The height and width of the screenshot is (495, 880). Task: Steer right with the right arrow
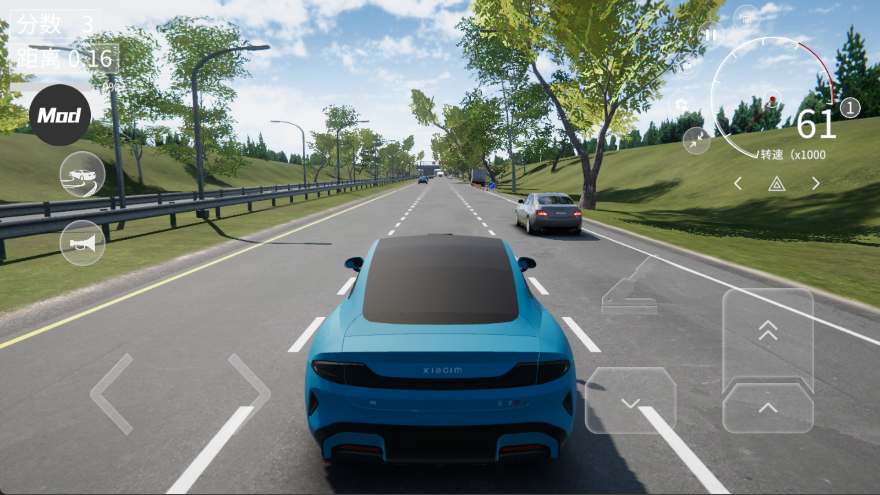pos(249,393)
